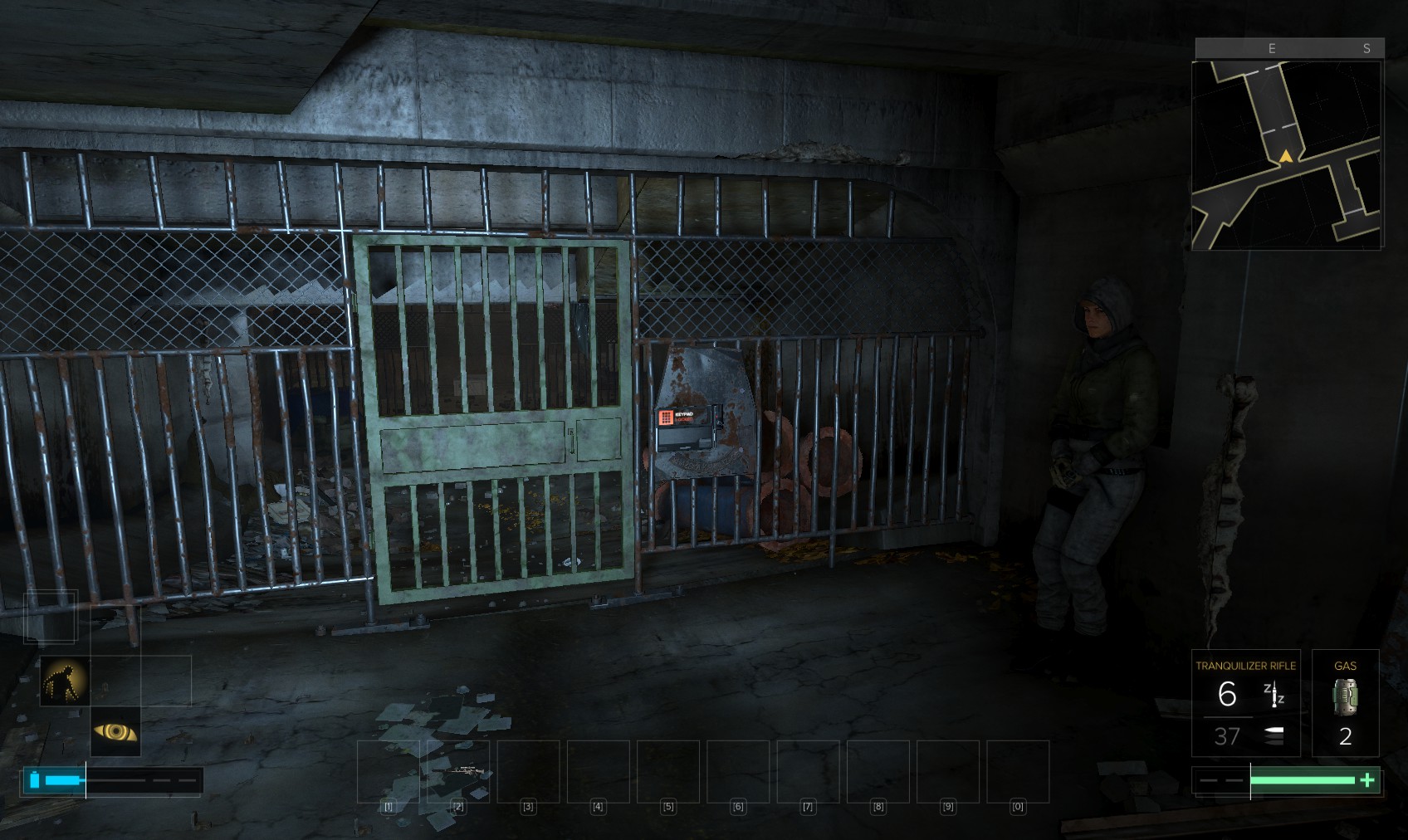1408x840 pixels.
Task: Select the Tranquilizer Rifle weapon panel
Action: (x=1245, y=702)
